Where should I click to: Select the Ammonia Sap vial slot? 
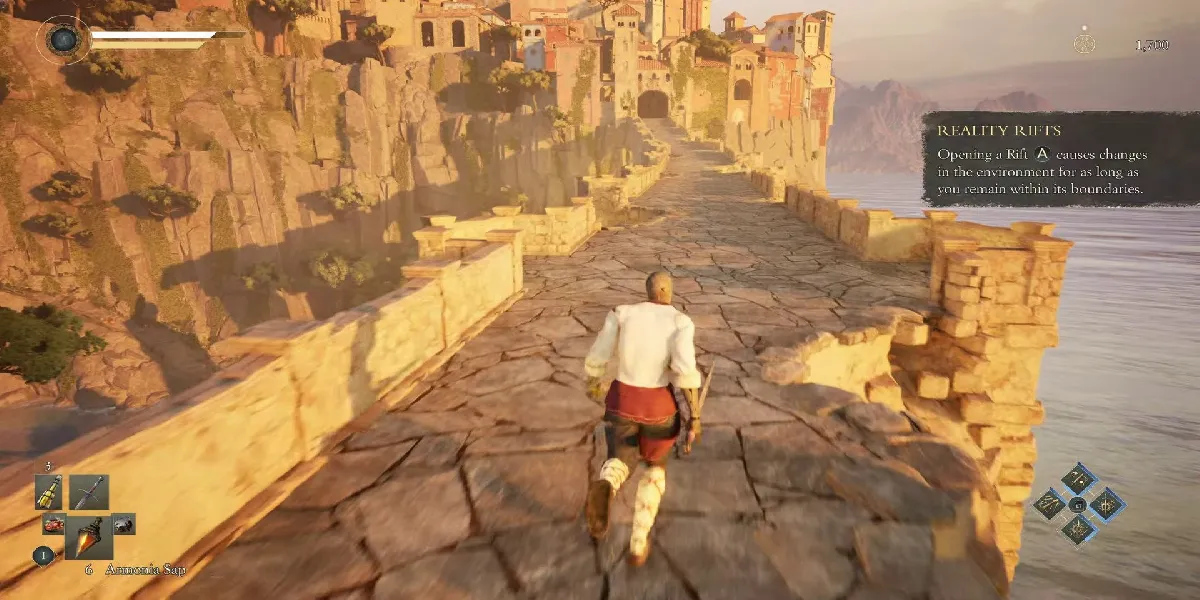pyautogui.click(x=88, y=538)
